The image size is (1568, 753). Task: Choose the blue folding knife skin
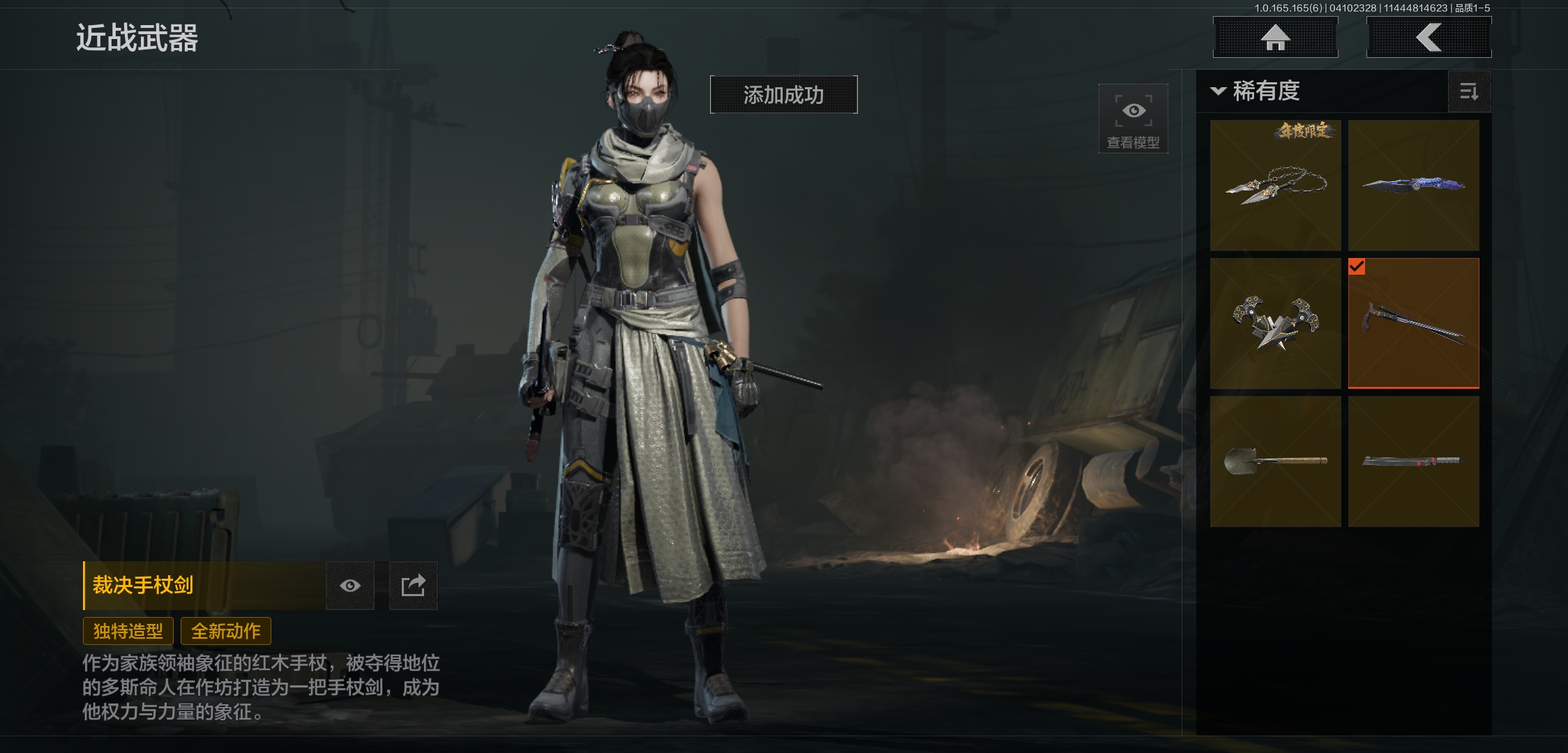click(1413, 185)
